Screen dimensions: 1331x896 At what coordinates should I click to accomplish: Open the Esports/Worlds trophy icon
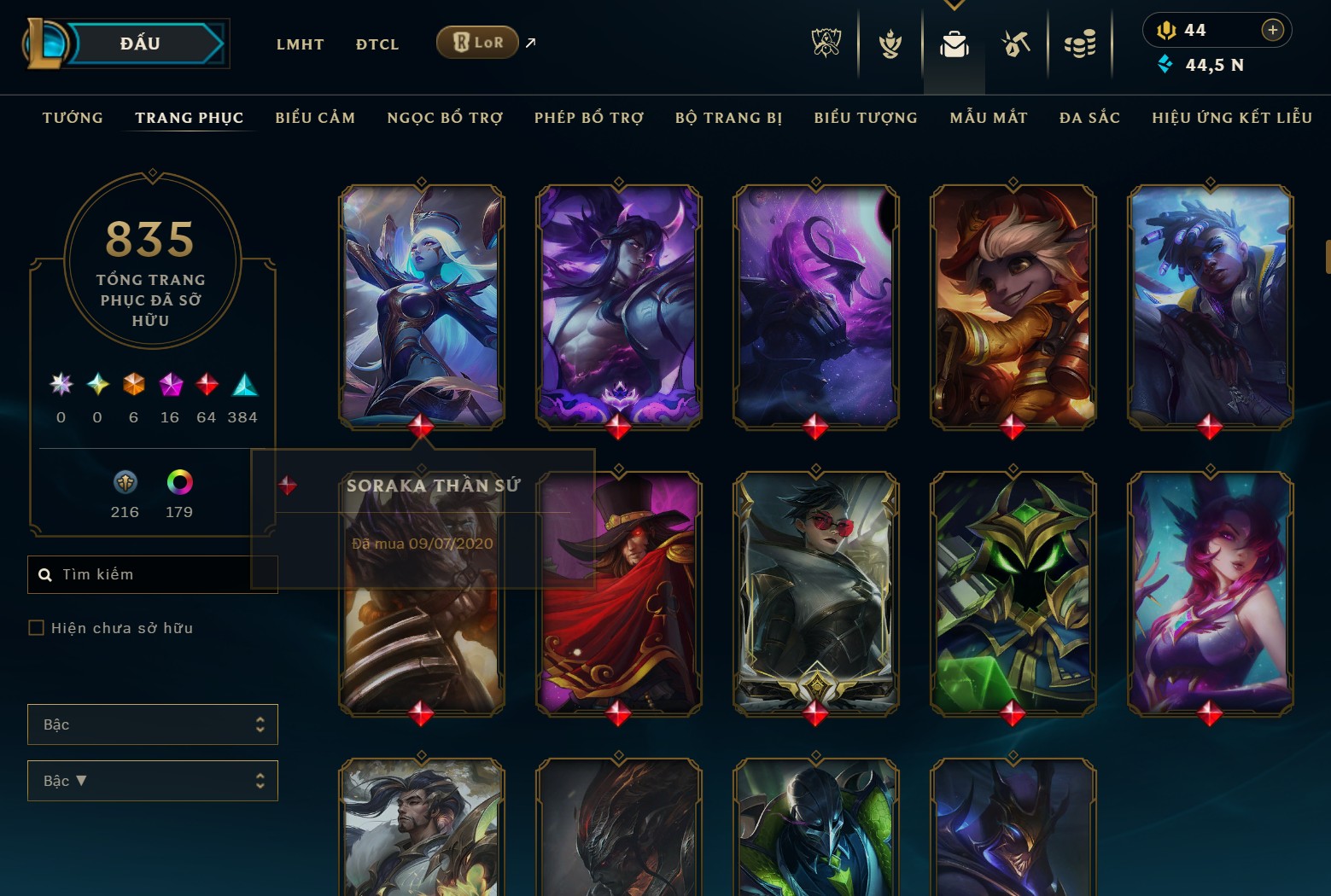pos(825,44)
